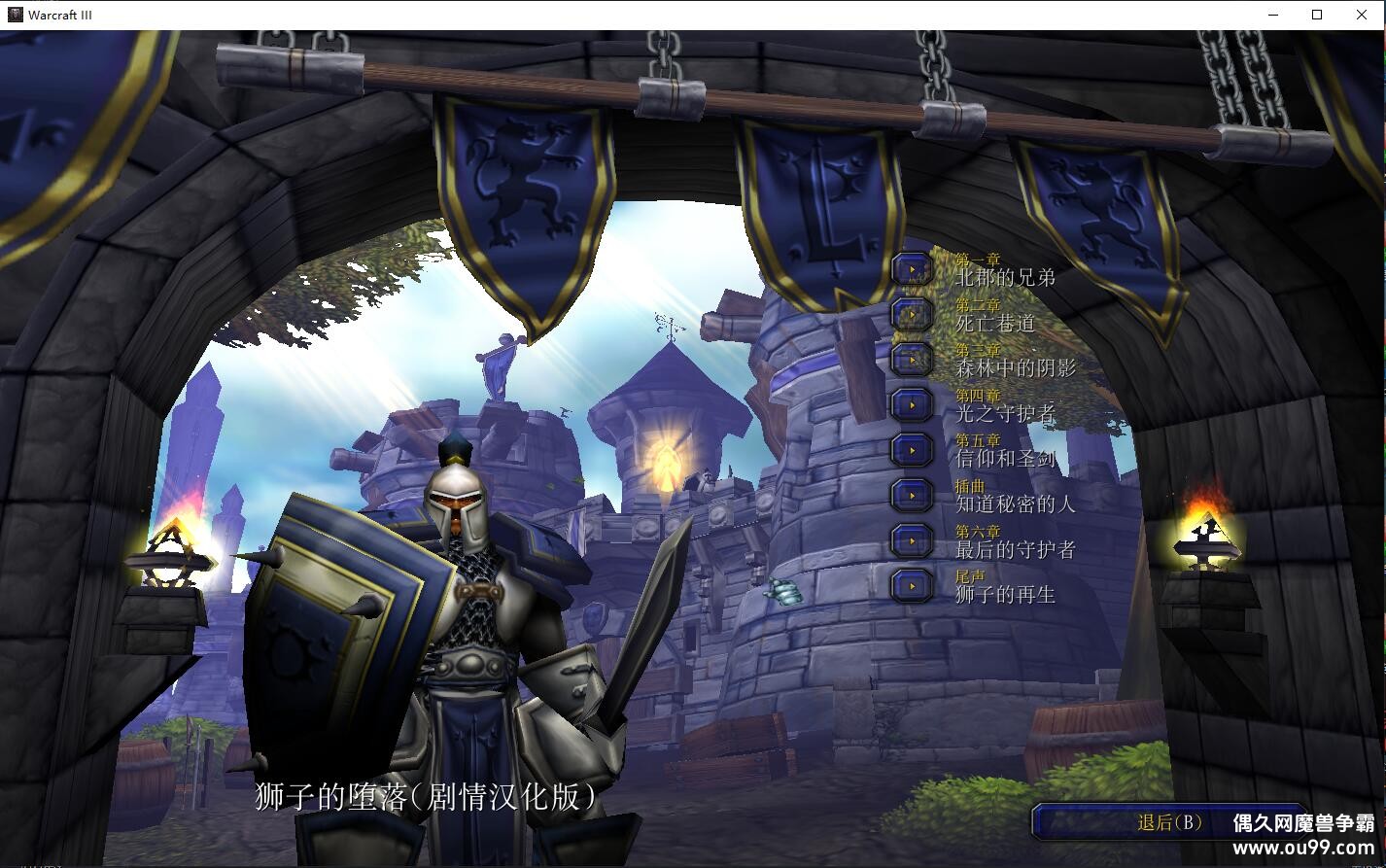The width and height of the screenshot is (1386, 868).
Task: Close the Warcraft III window
Action: pyautogui.click(x=1362, y=15)
